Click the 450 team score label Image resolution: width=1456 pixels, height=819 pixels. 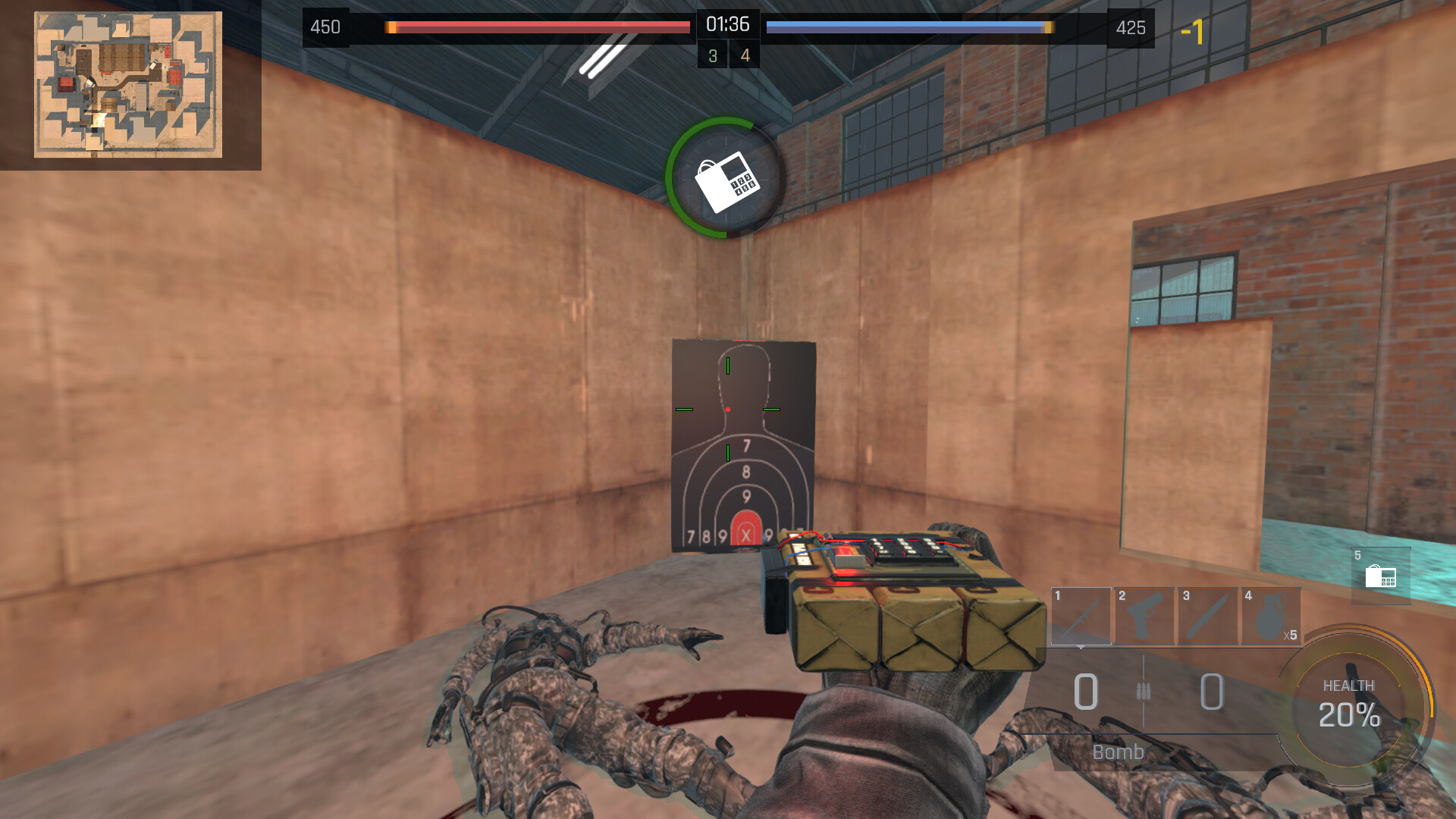pyautogui.click(x=326, y=28)
